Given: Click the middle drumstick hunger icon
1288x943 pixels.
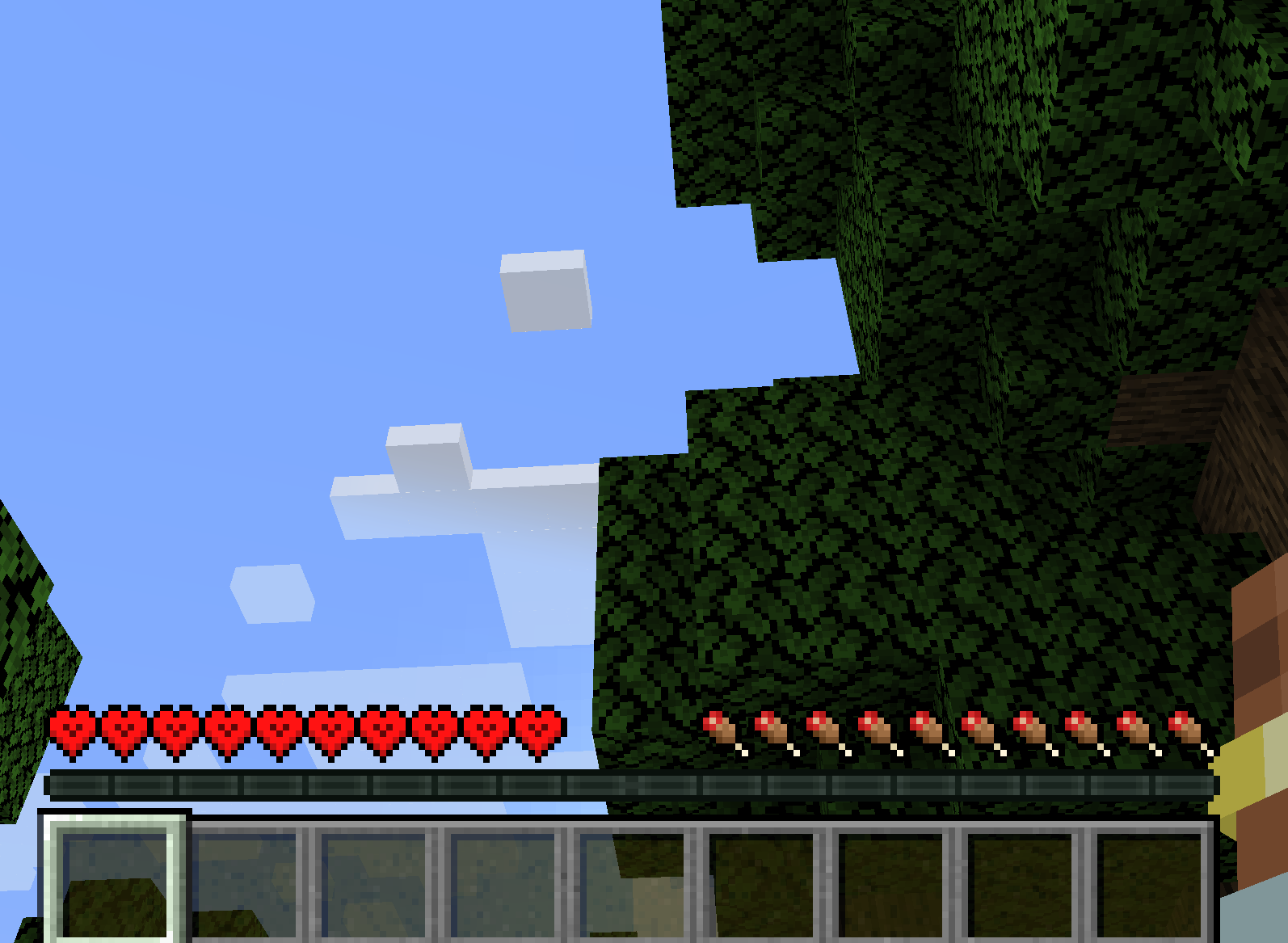Looking at the screenshot, I should pyautogui.click(x=952, y=731).
